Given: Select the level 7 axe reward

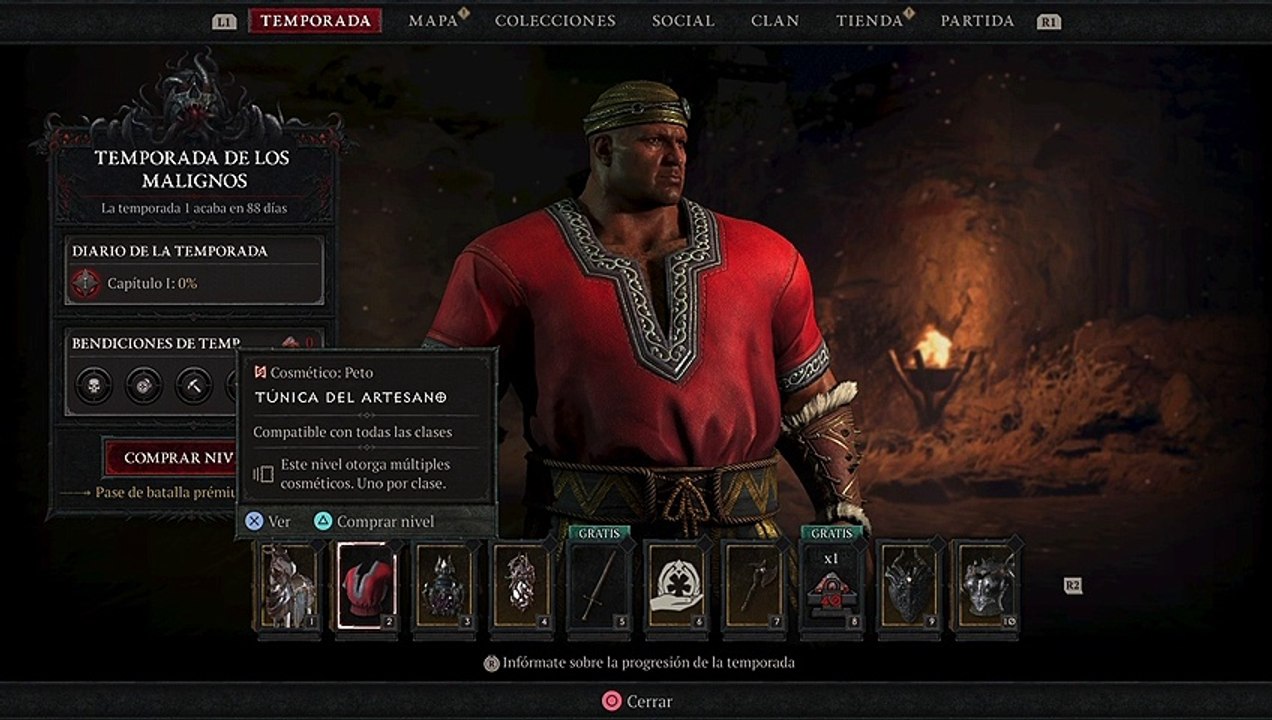Looking at the screenshot, I should 754,586.
